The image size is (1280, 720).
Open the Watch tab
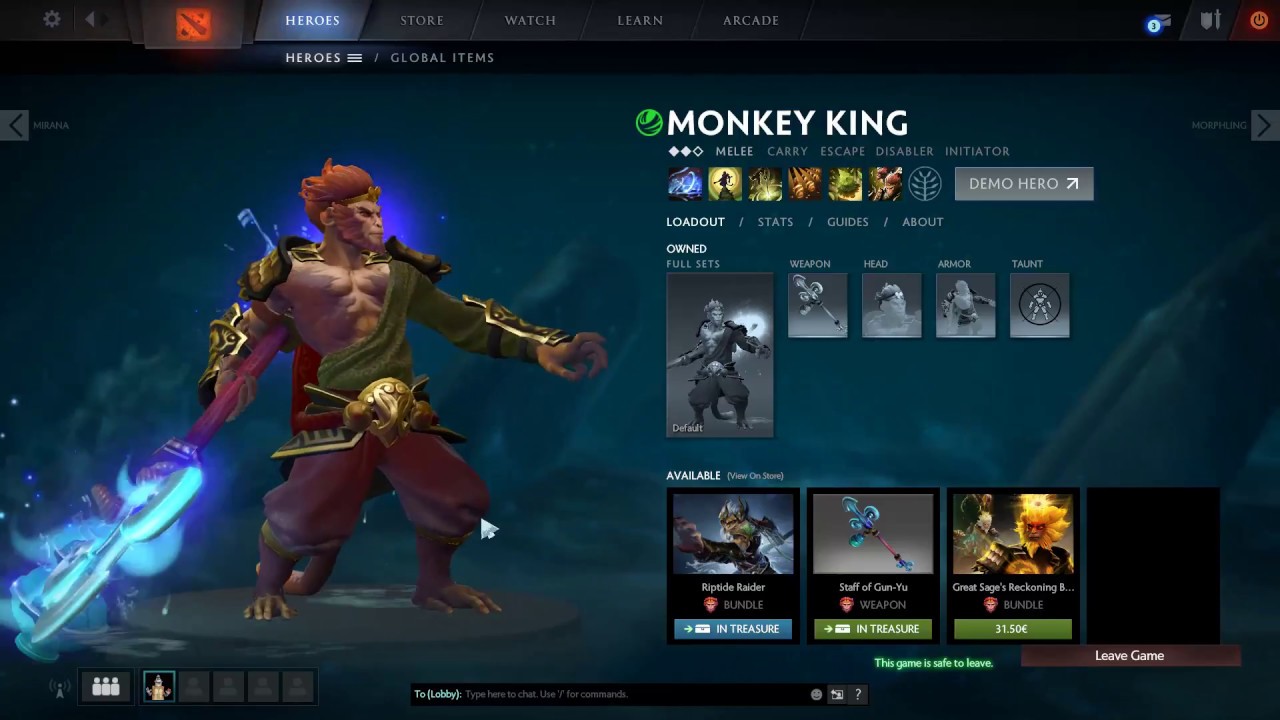(x=530, y=20)
